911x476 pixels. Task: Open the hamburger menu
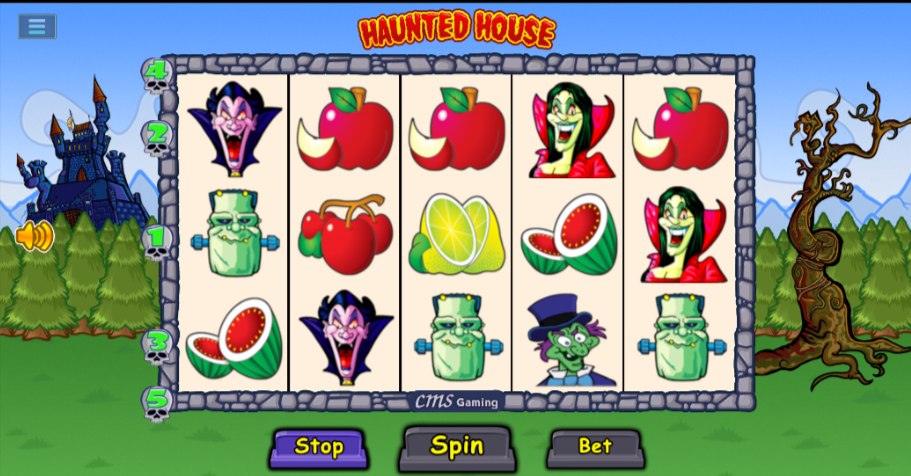coord(37,26)
